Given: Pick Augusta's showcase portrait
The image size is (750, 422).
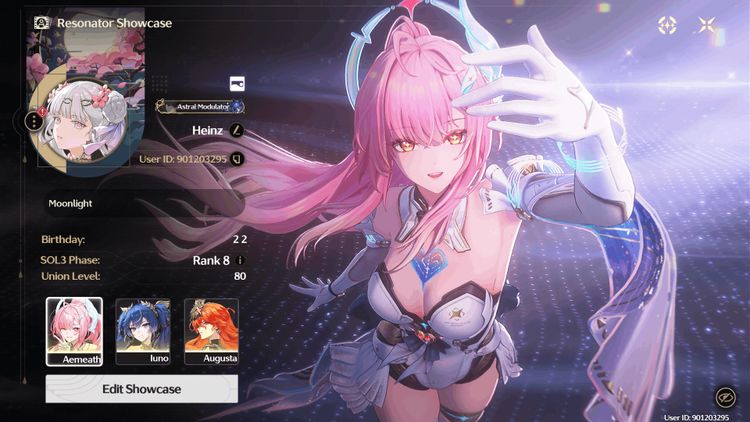Looking at the screenshot, I should 211,331.
